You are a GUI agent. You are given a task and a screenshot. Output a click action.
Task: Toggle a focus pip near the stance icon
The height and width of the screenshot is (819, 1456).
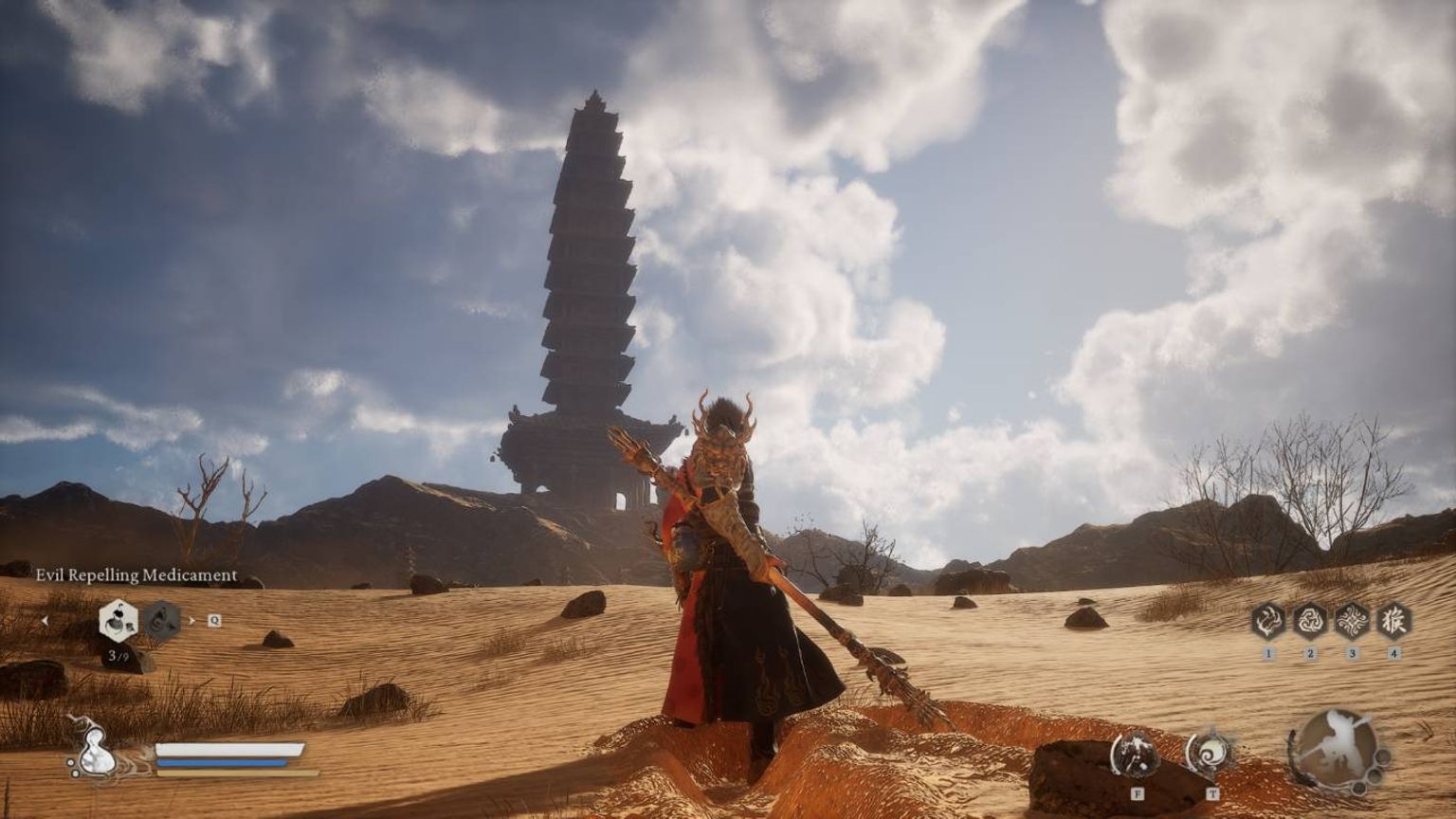click(x=1381, y=756)
